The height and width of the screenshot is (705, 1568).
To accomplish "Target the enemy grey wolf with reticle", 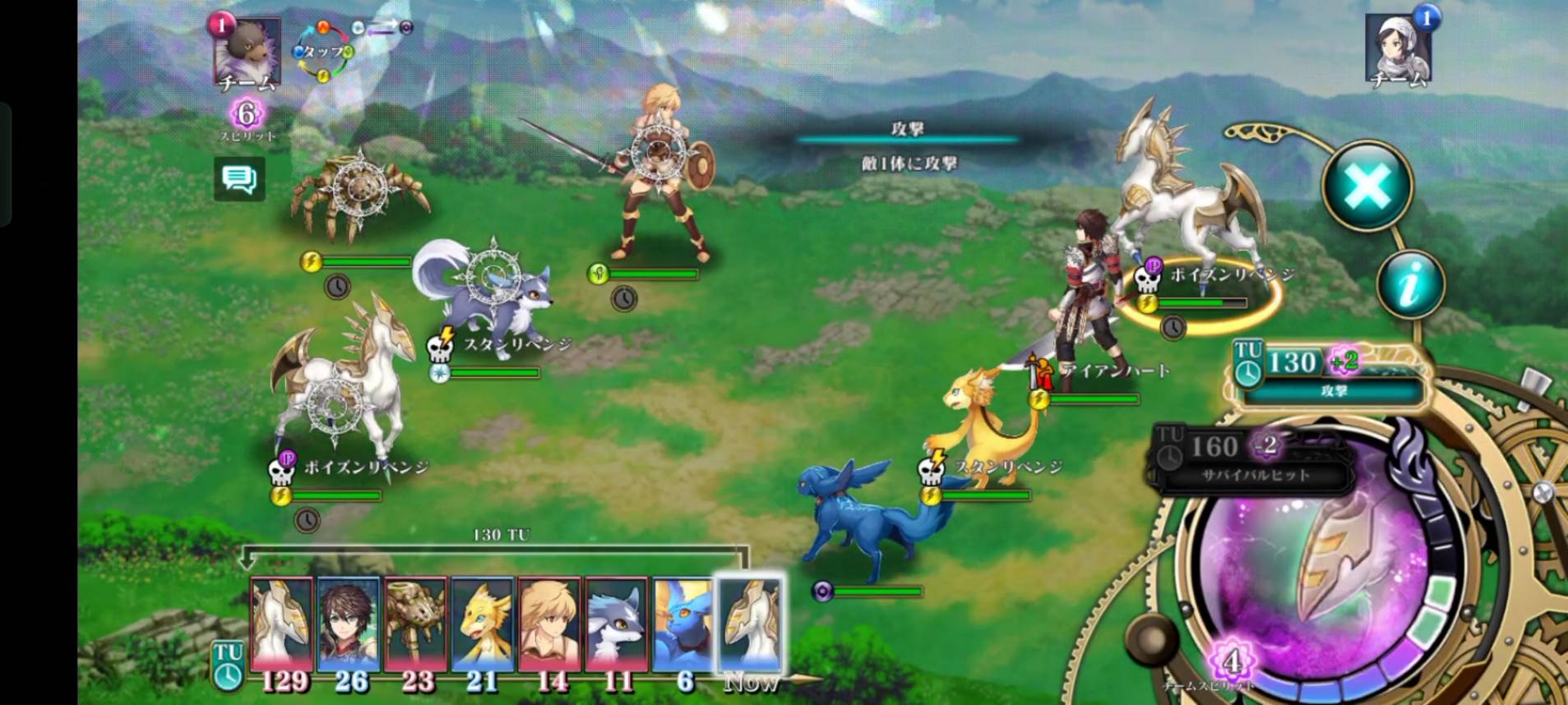I will coord(493,279).
